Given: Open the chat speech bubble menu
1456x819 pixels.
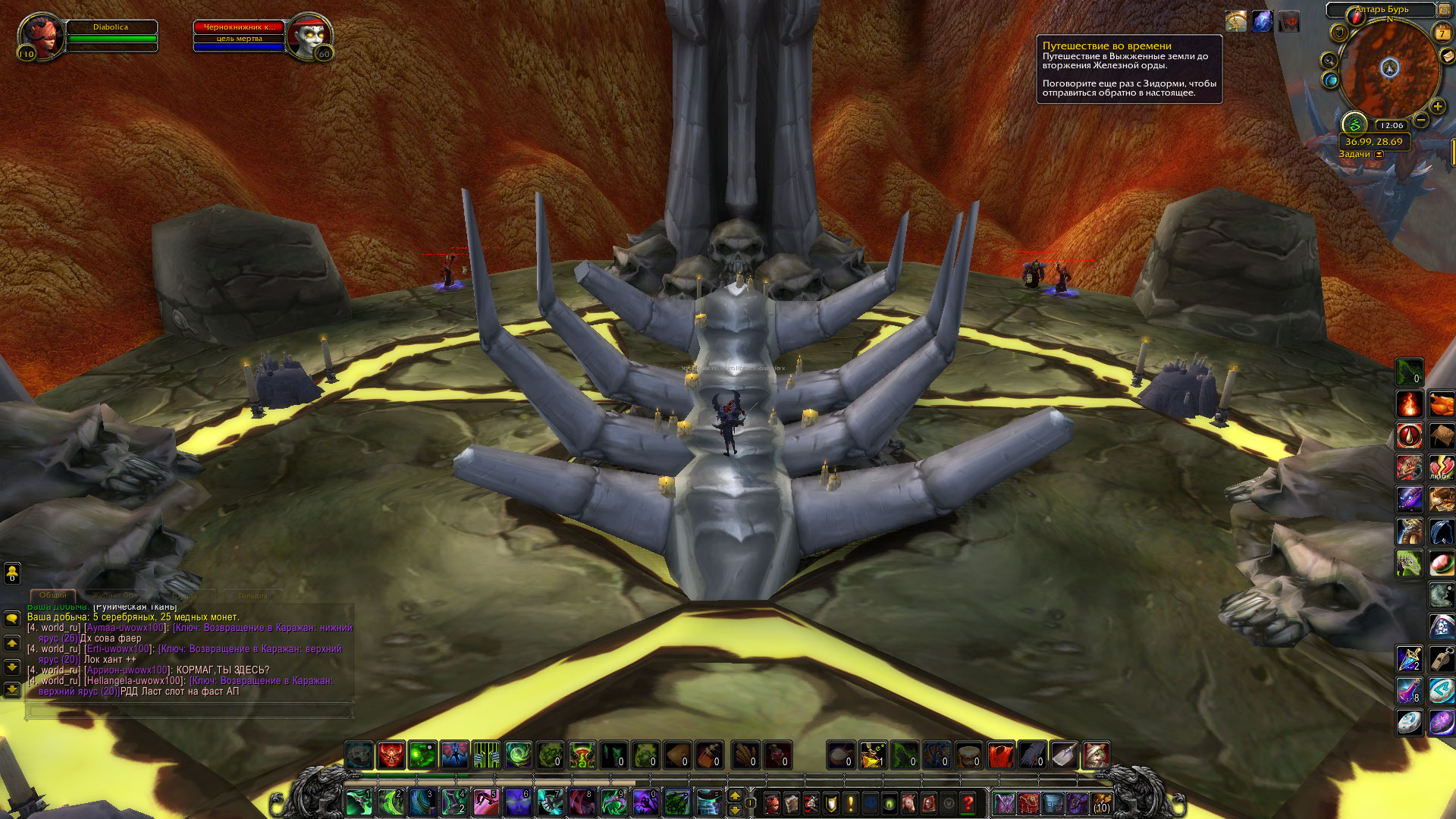Looking at the screenshot, I should 12,619.
